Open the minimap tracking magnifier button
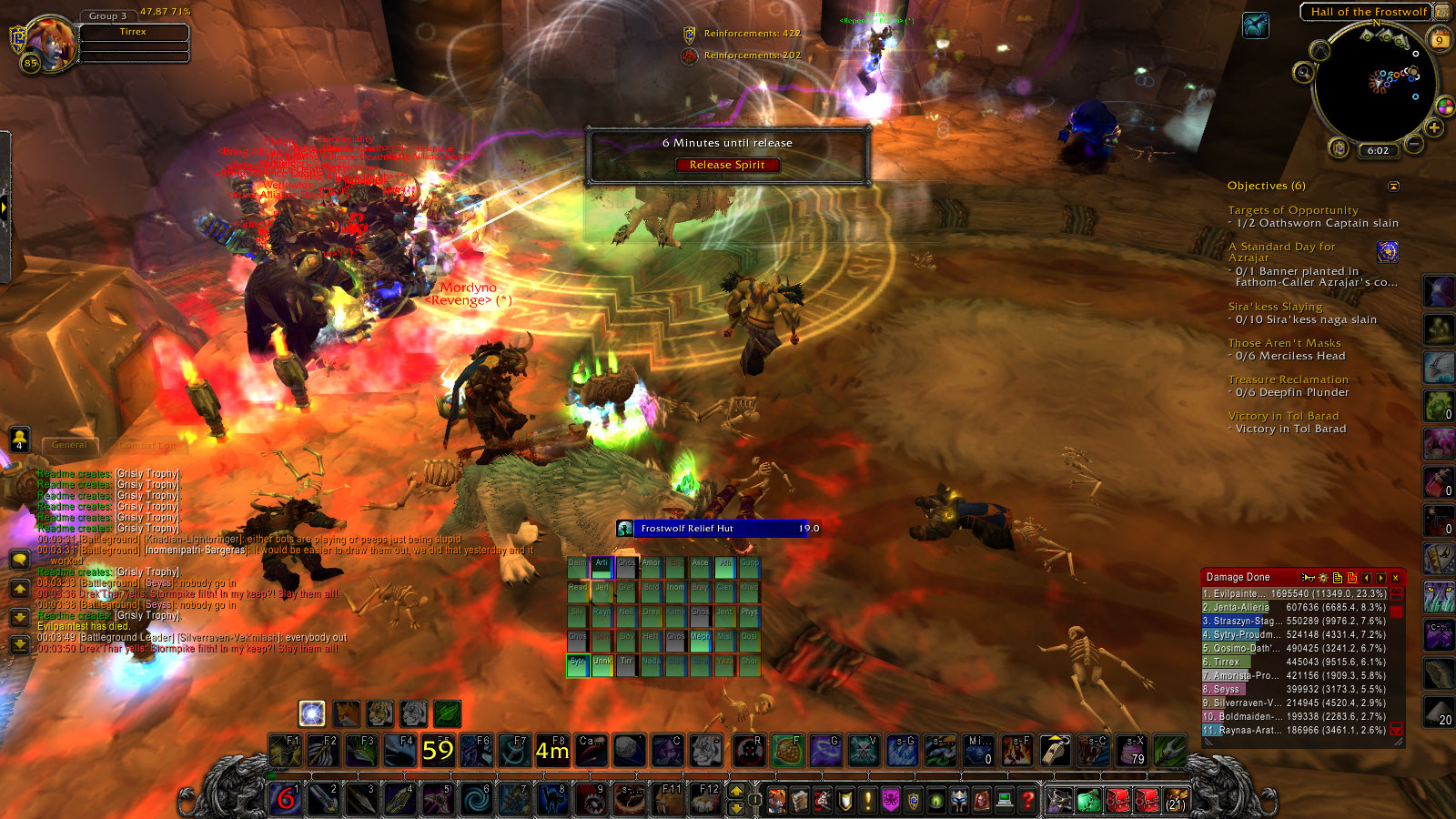The height and width of the screenshot is (819, 1456). point(1304,72)
